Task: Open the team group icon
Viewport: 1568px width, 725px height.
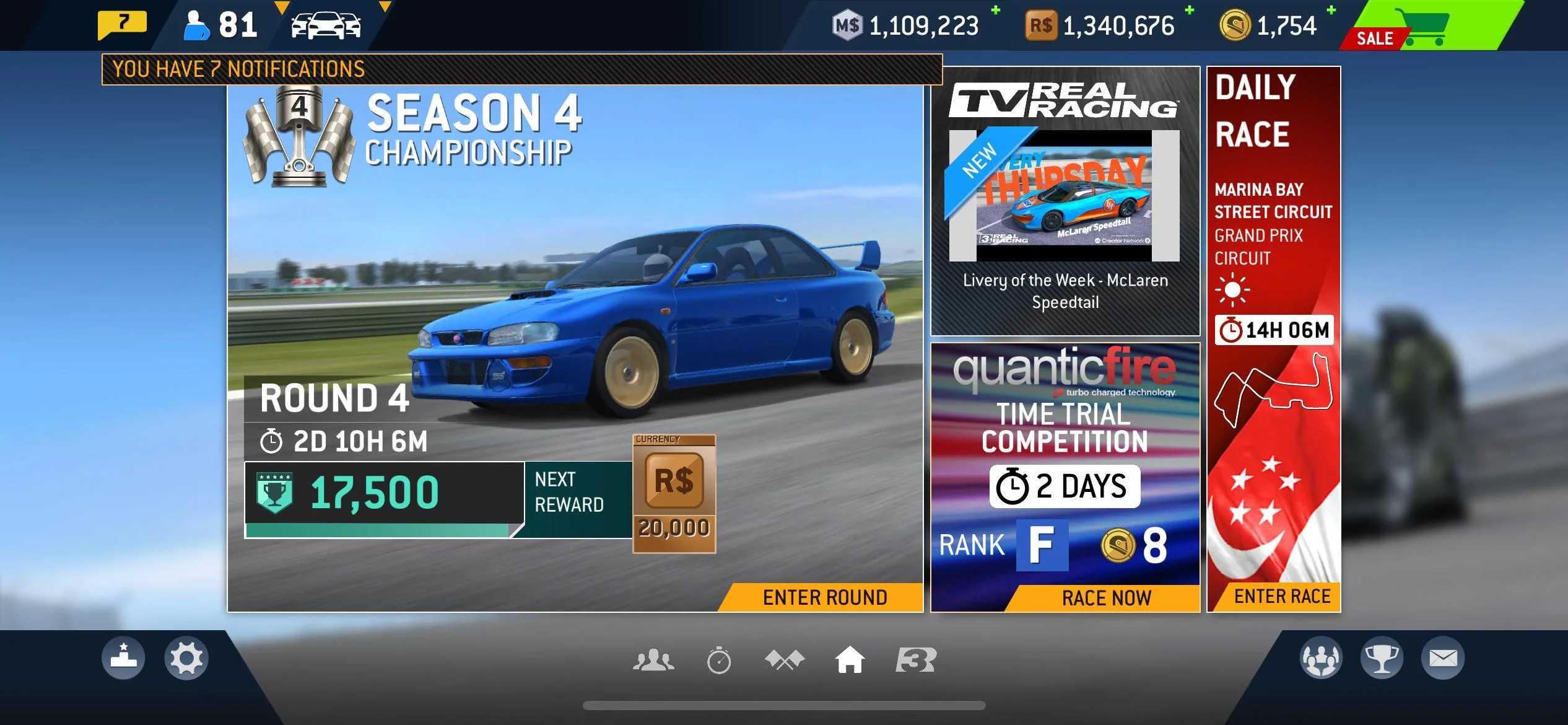Action: tap(1321, 658)
